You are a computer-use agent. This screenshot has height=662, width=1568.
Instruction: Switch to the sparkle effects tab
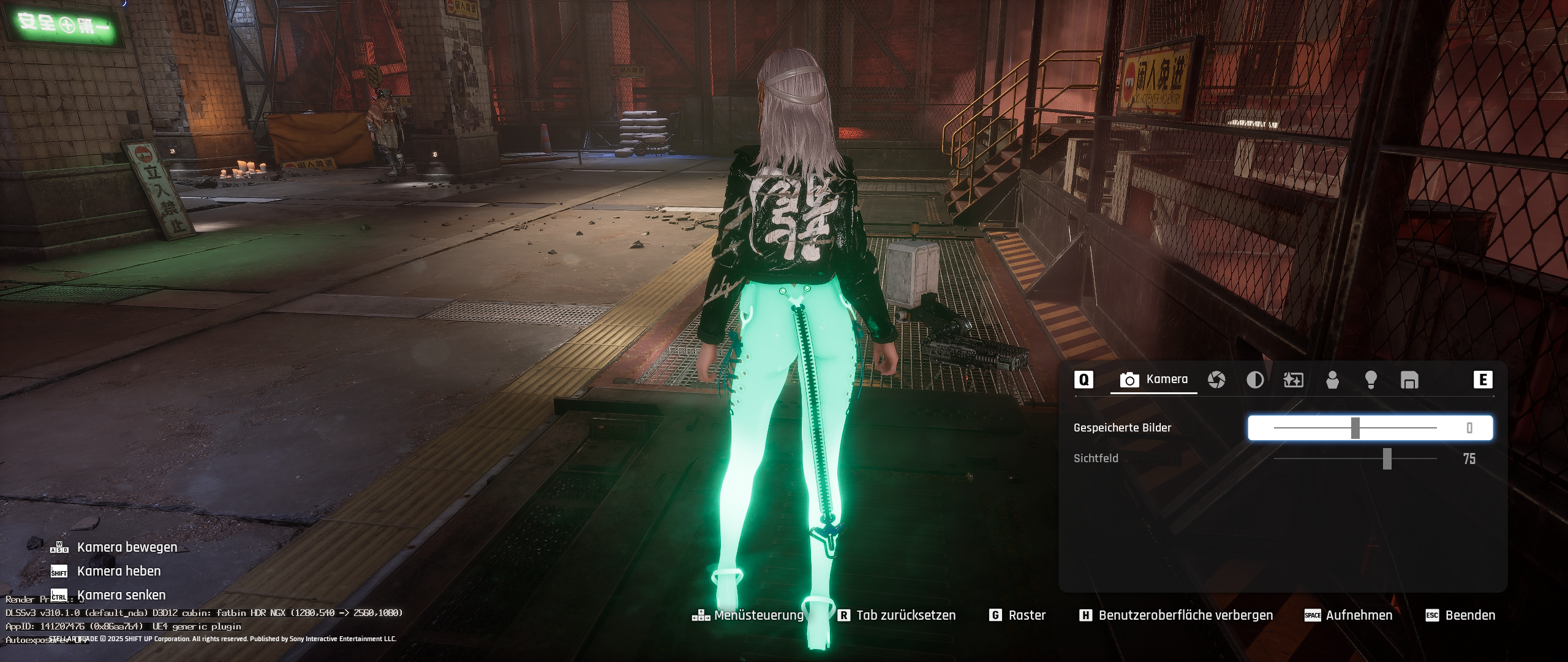[1293, 380]
